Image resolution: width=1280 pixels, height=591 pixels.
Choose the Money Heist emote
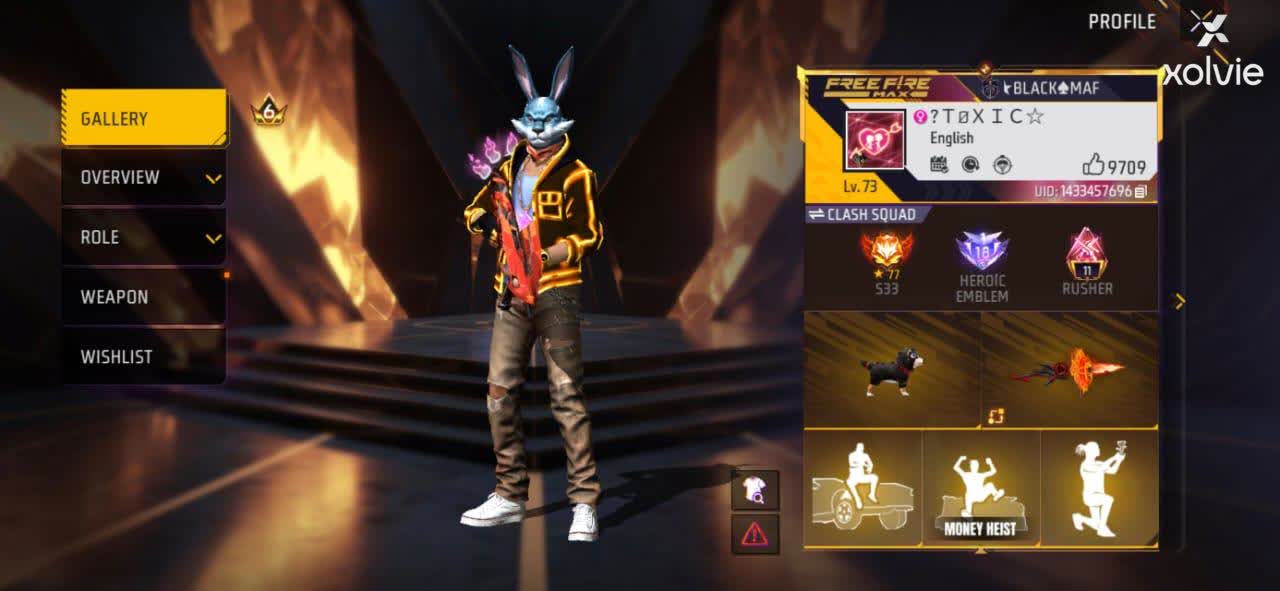[x=981, y=489]
